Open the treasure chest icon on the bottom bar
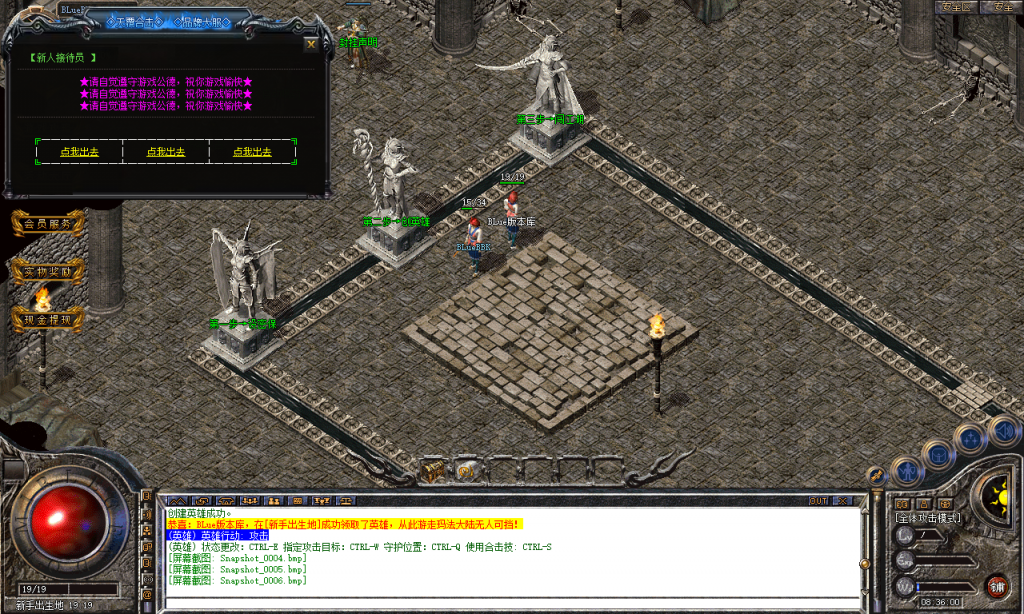 click(x=433, y=469)
